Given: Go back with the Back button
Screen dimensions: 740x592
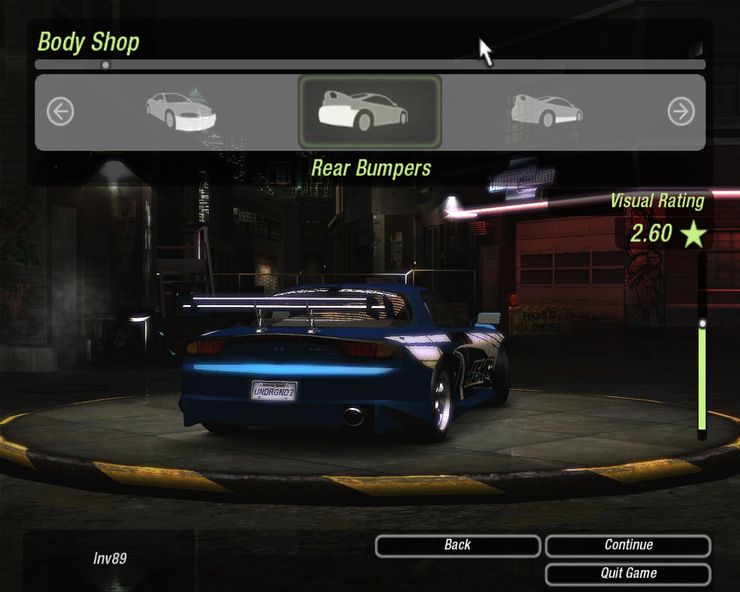Looking at the screenshot, I should click(x=458, y=546).
